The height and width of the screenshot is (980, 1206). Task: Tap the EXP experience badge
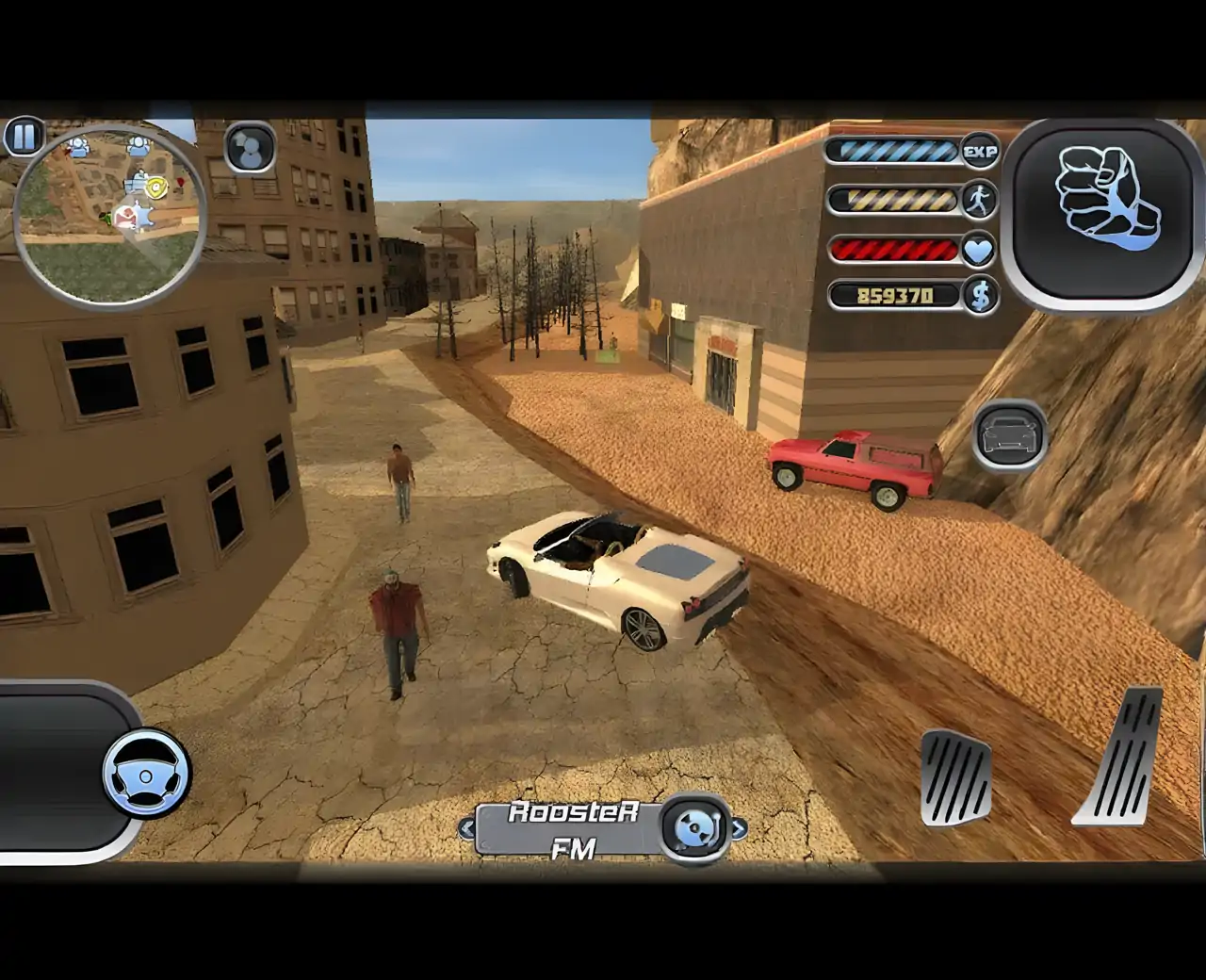tap(980, 151)
